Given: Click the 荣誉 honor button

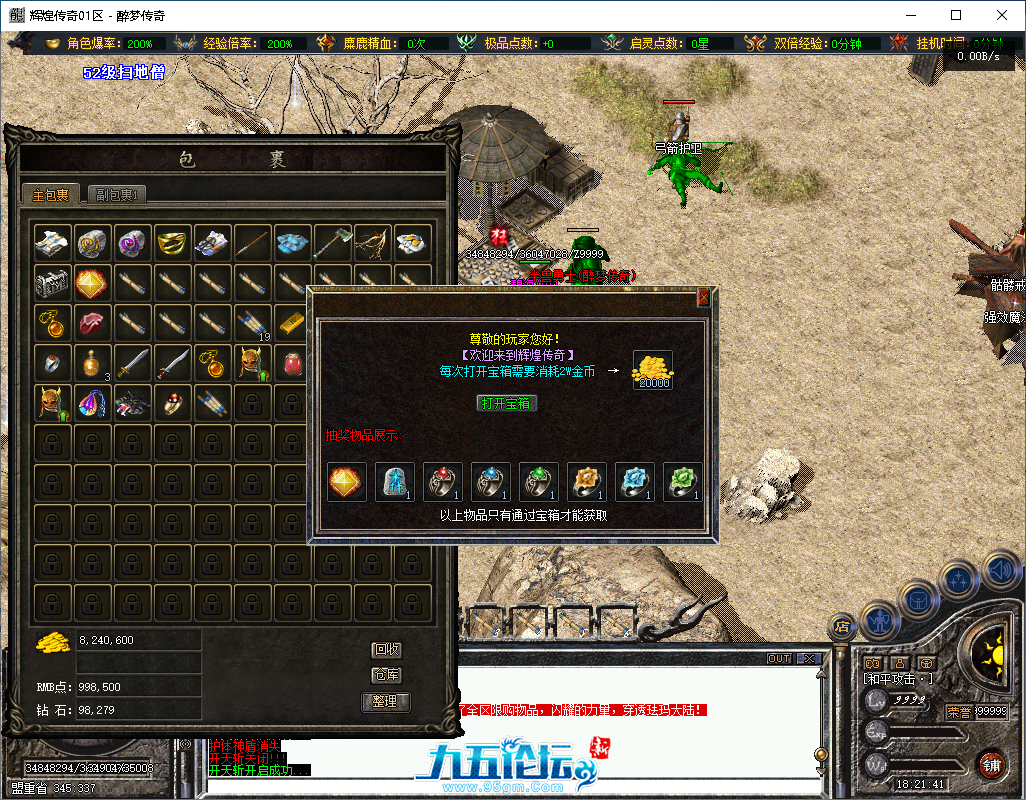Looking at the screenshot, I should pyautogui.click(x=959, y=712).
